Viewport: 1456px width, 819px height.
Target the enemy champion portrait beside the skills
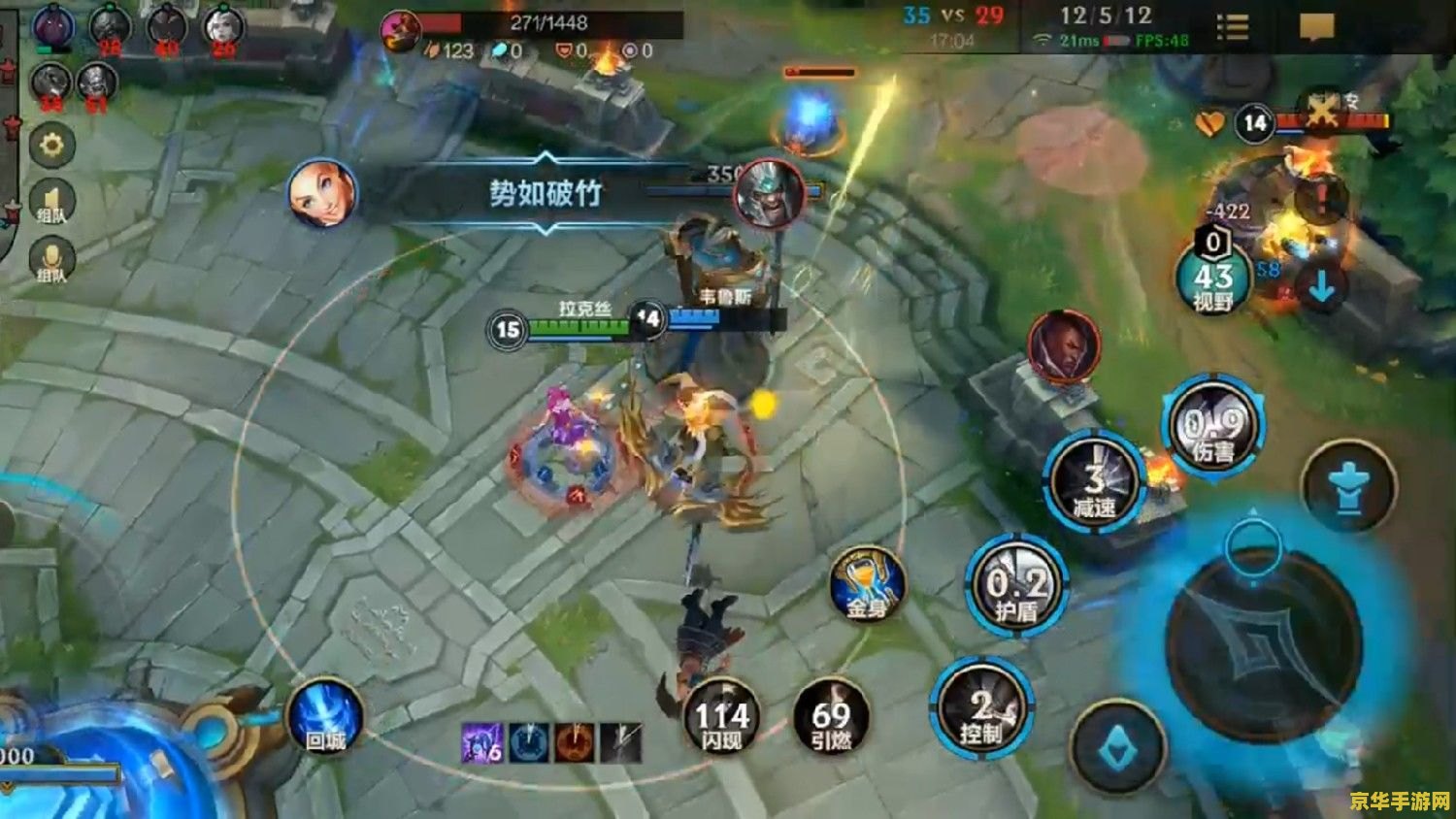point(1065,347)
